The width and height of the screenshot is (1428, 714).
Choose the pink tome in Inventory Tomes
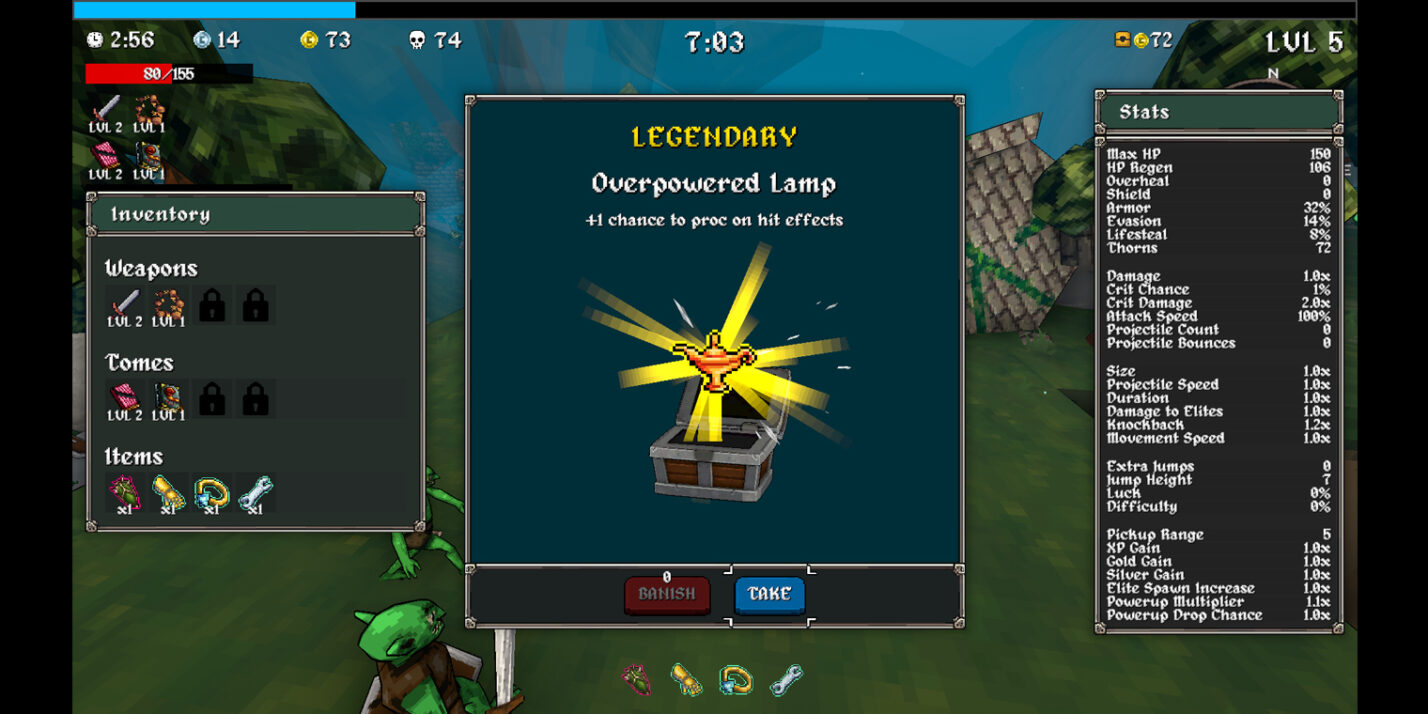(125, 397)
